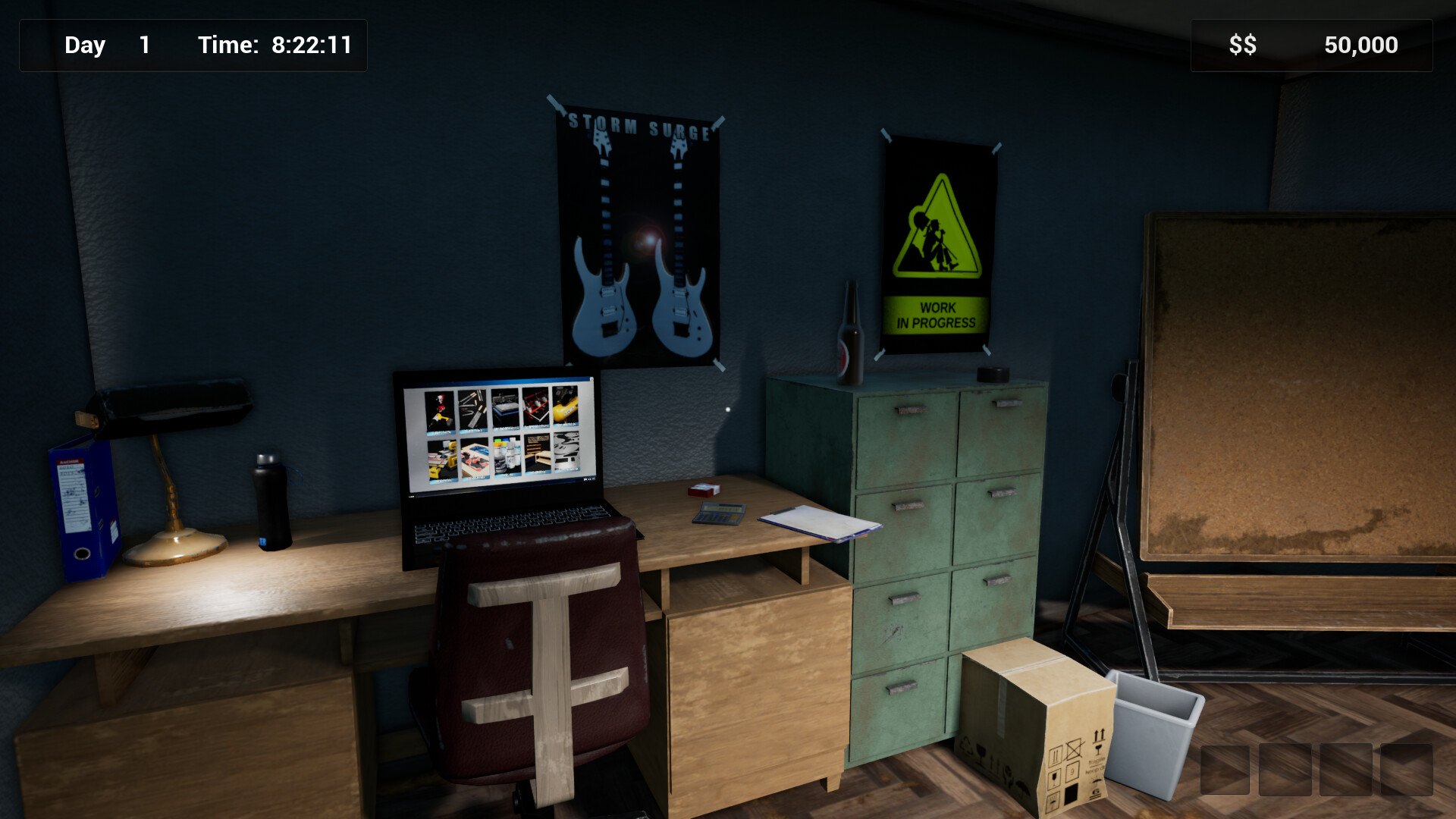Close the laptop catalog window
This screenshot has width=1456, height=819.
click(592, 379)
